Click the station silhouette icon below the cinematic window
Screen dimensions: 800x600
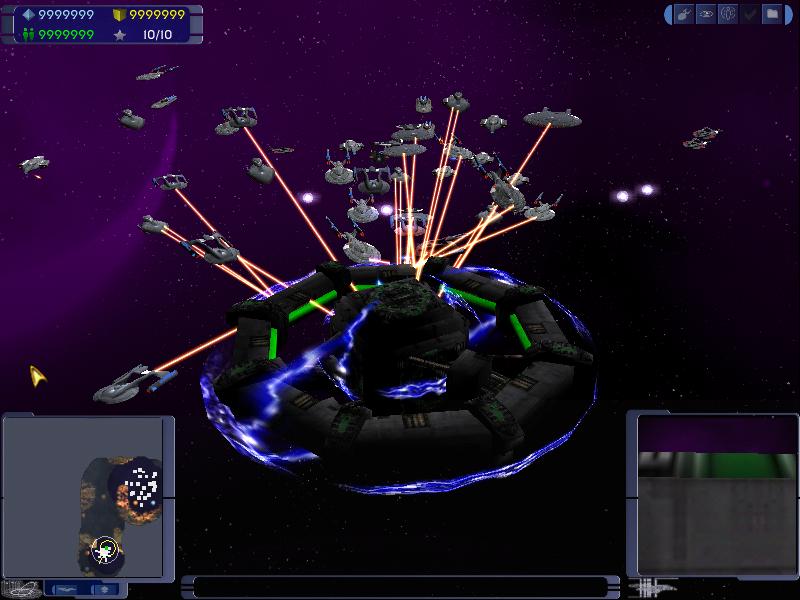[654, 587]
